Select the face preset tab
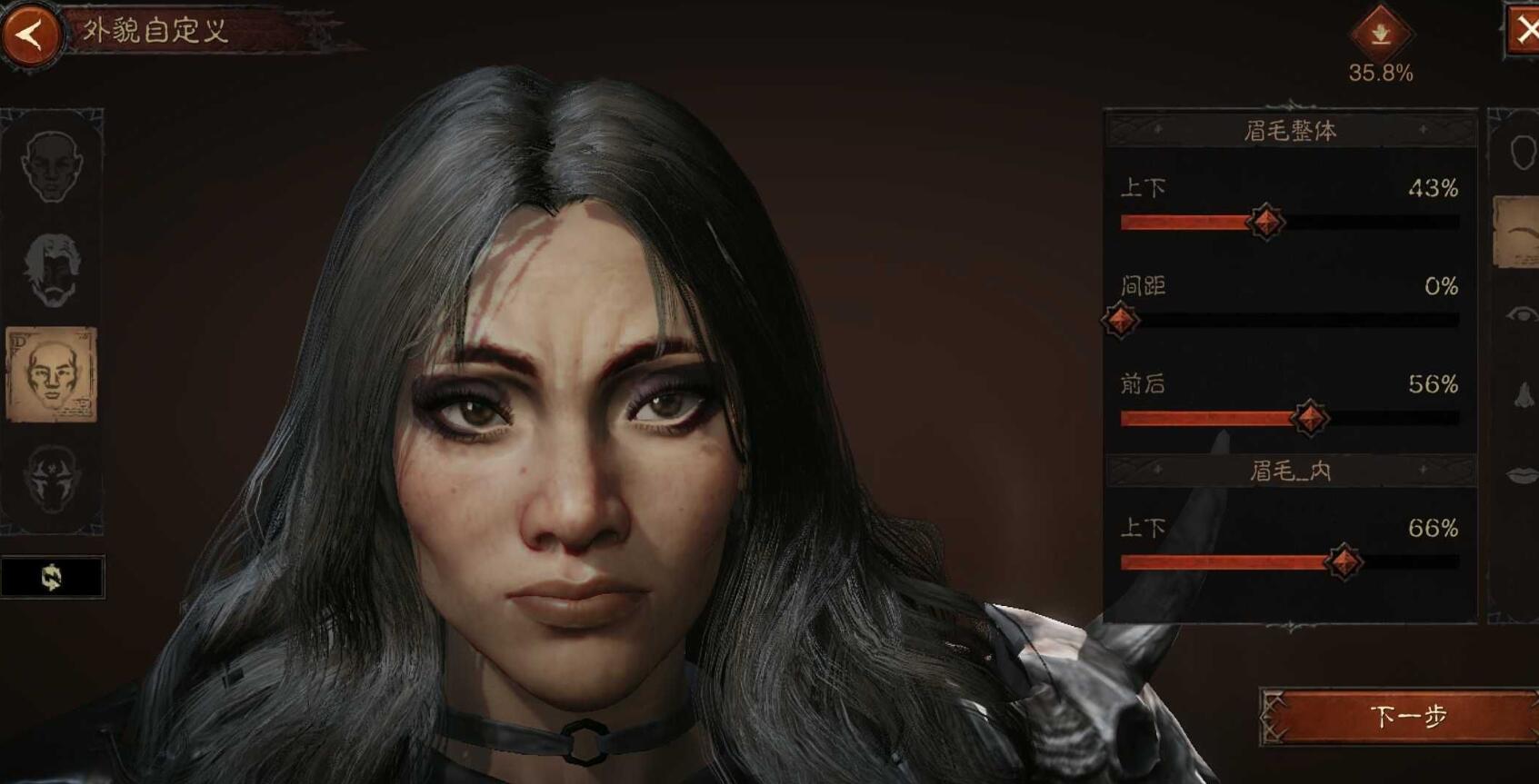The height and width of the screenshot is (784, 1539). point(52,165)
